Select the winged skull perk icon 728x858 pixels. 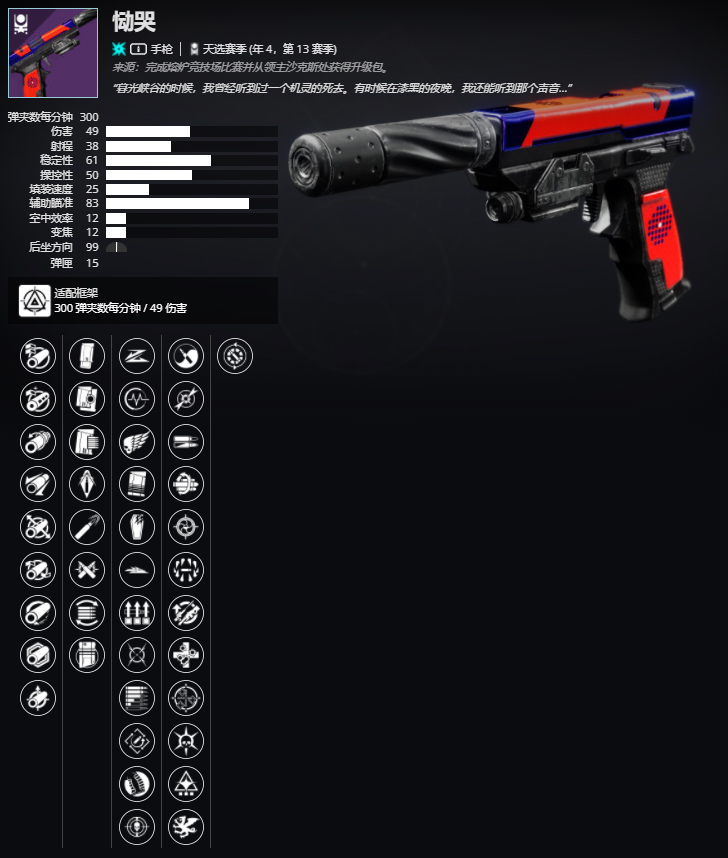(137, 441)
